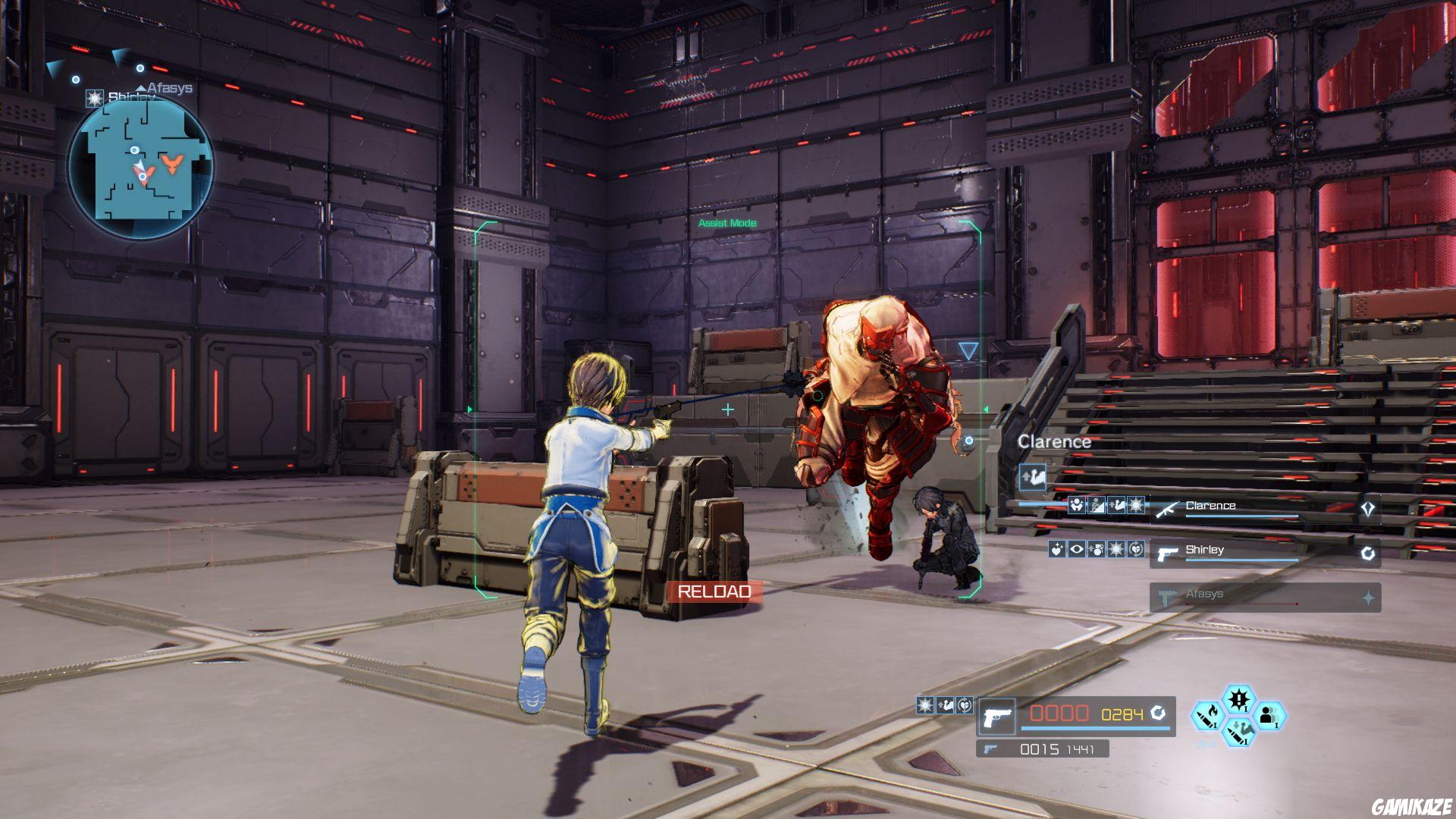Select the Assist Mode label
This screenshot has width=1456, height=819.
pos(728,223)
